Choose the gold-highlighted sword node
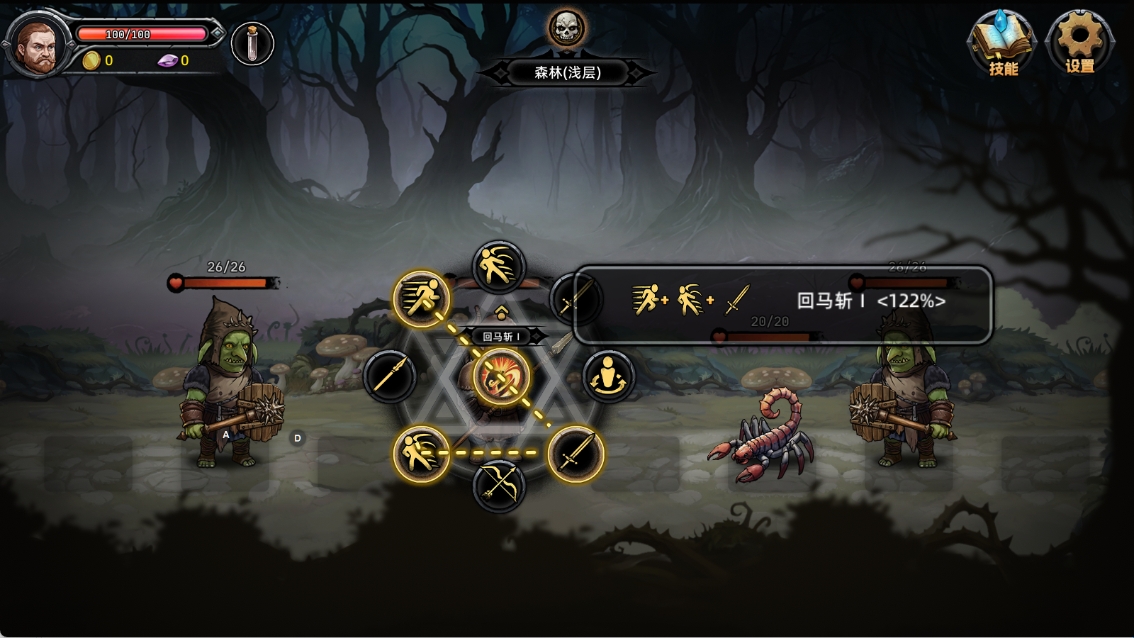This screenshot has width=1134, height=638. (x=575, y=454)
